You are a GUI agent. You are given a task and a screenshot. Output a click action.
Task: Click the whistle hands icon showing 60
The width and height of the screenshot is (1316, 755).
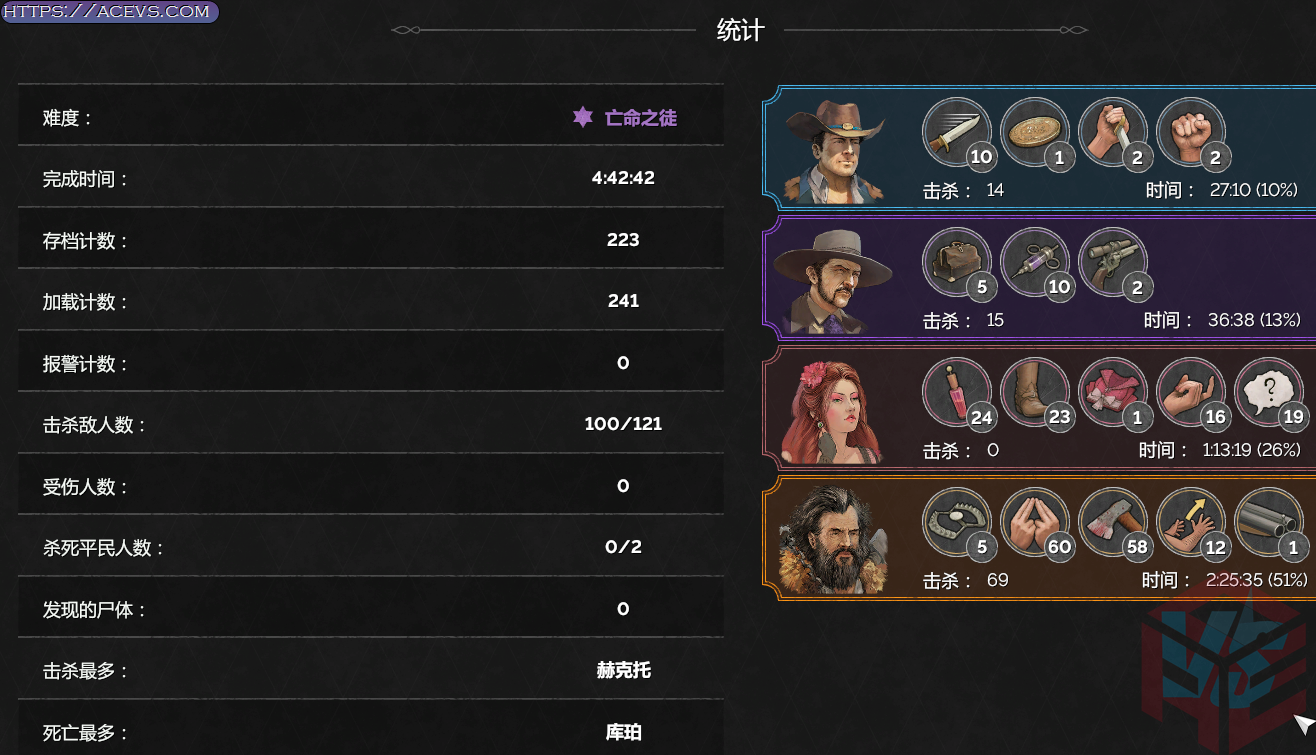(x=1035, y=521)
